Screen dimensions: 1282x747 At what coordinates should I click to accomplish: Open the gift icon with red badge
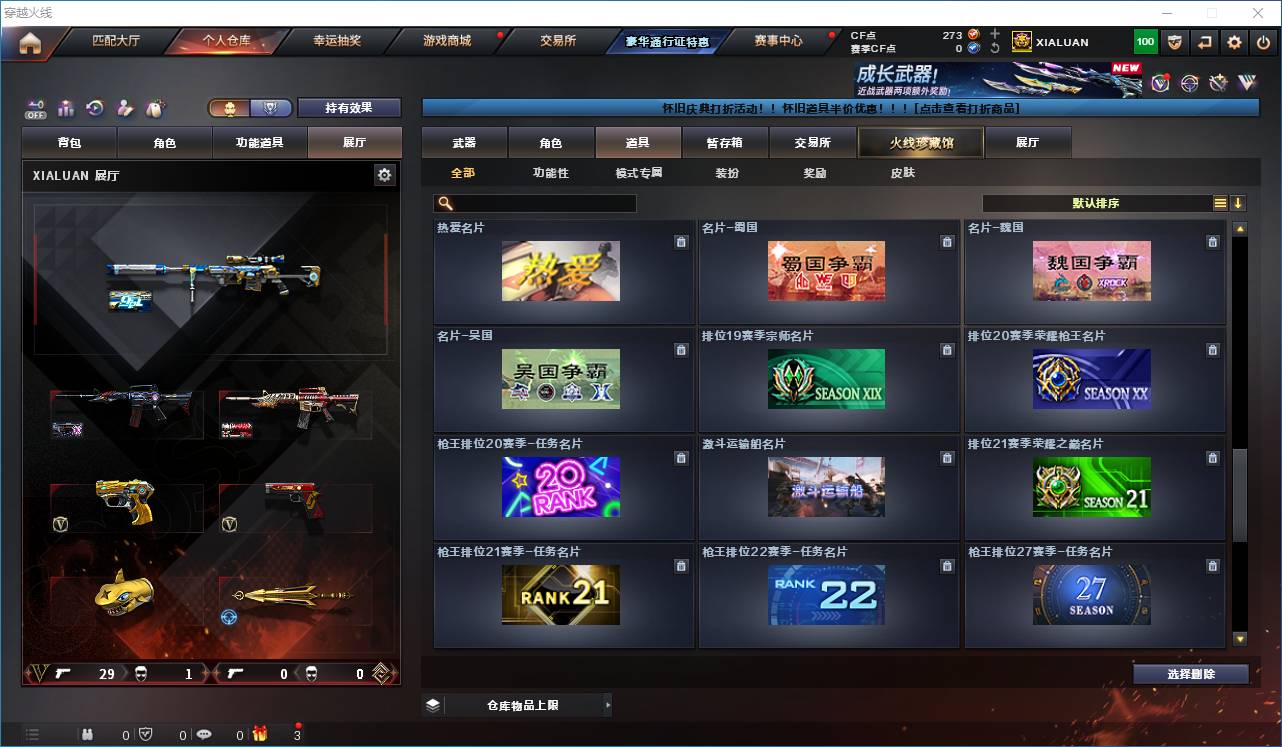pos(260,733)
